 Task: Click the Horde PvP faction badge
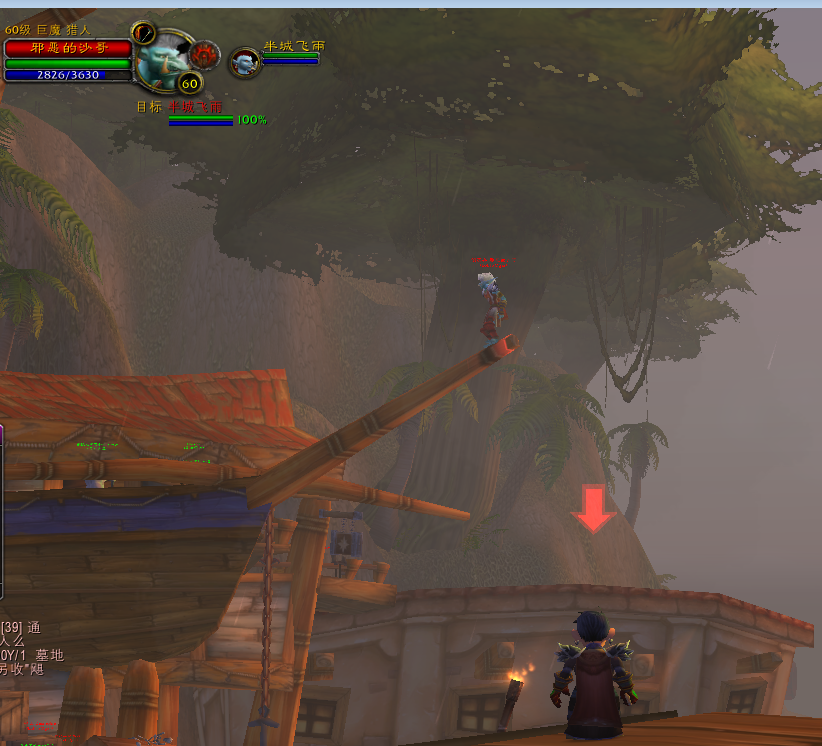(205, 52)
